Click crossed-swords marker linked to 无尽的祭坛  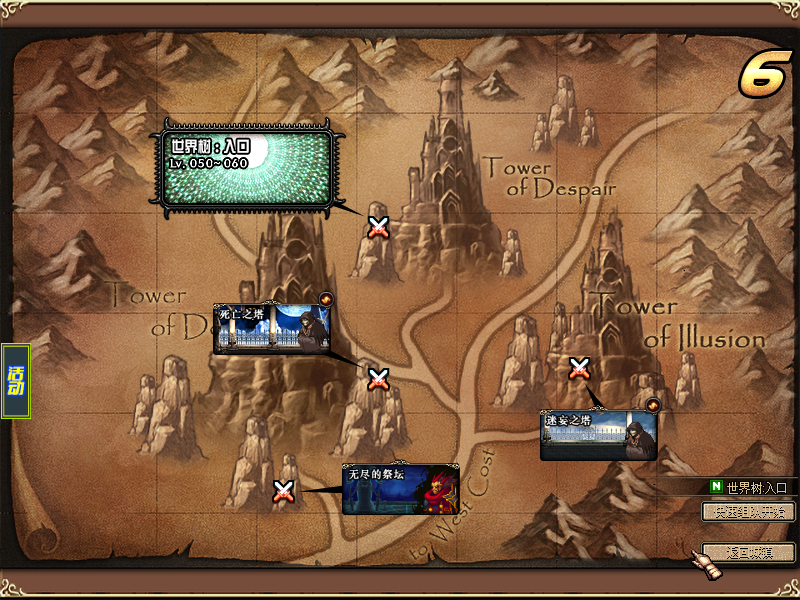coord(284,491)
